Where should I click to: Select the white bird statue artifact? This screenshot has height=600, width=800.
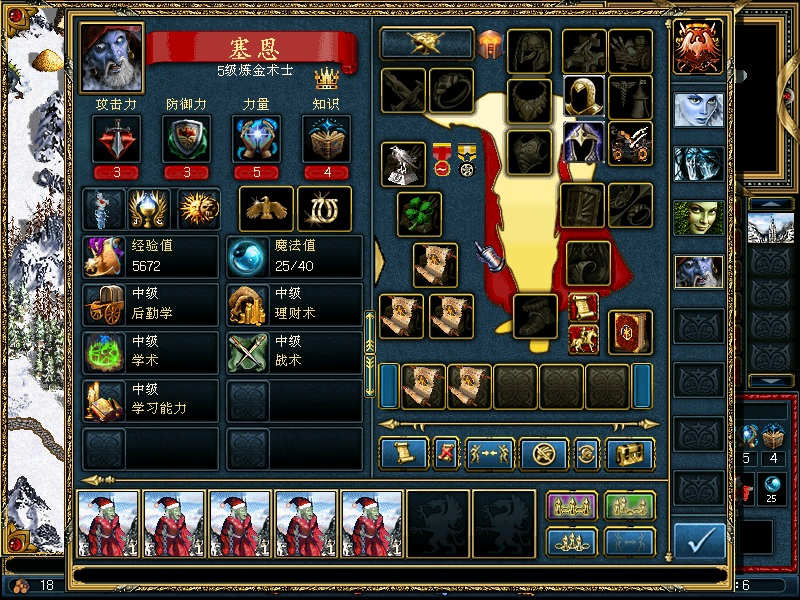(403, 164)
